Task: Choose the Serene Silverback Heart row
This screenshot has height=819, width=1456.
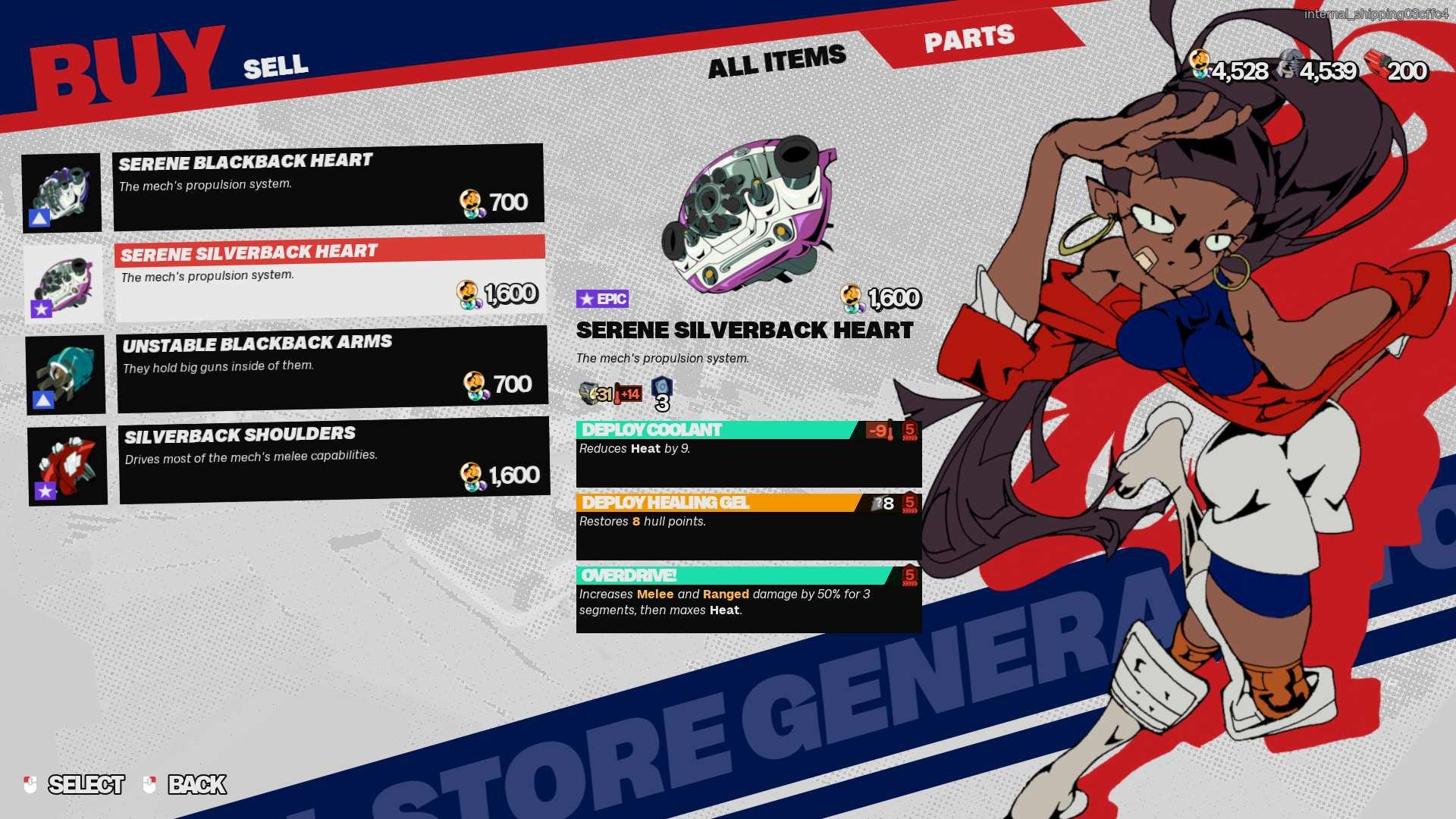Action: [330, 279]
